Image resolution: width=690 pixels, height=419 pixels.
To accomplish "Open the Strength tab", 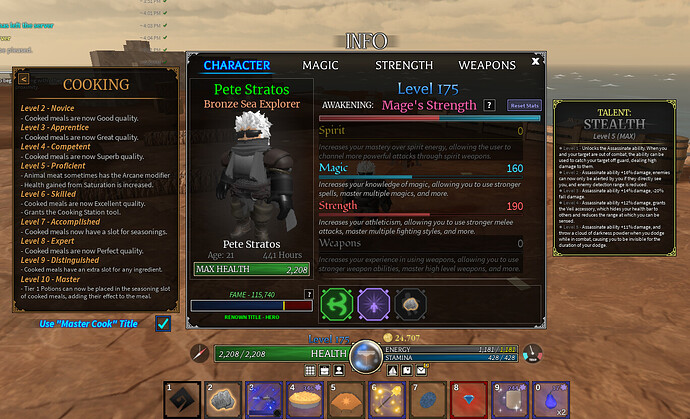I will click(404, 65).
